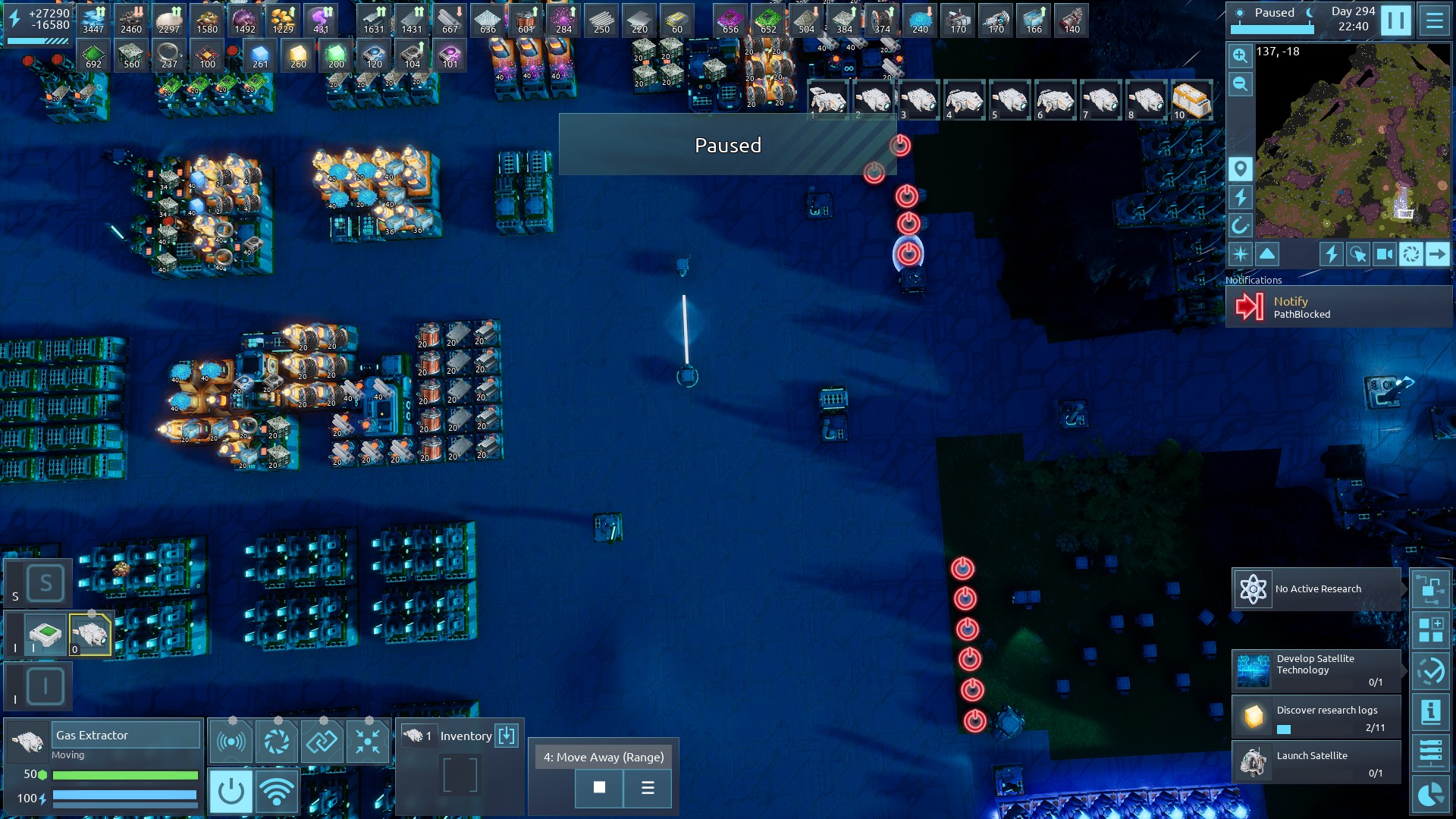Click the Inventory download arrow button
The width and height of the screenshot is (1456, 819).
tap(506, 736)
